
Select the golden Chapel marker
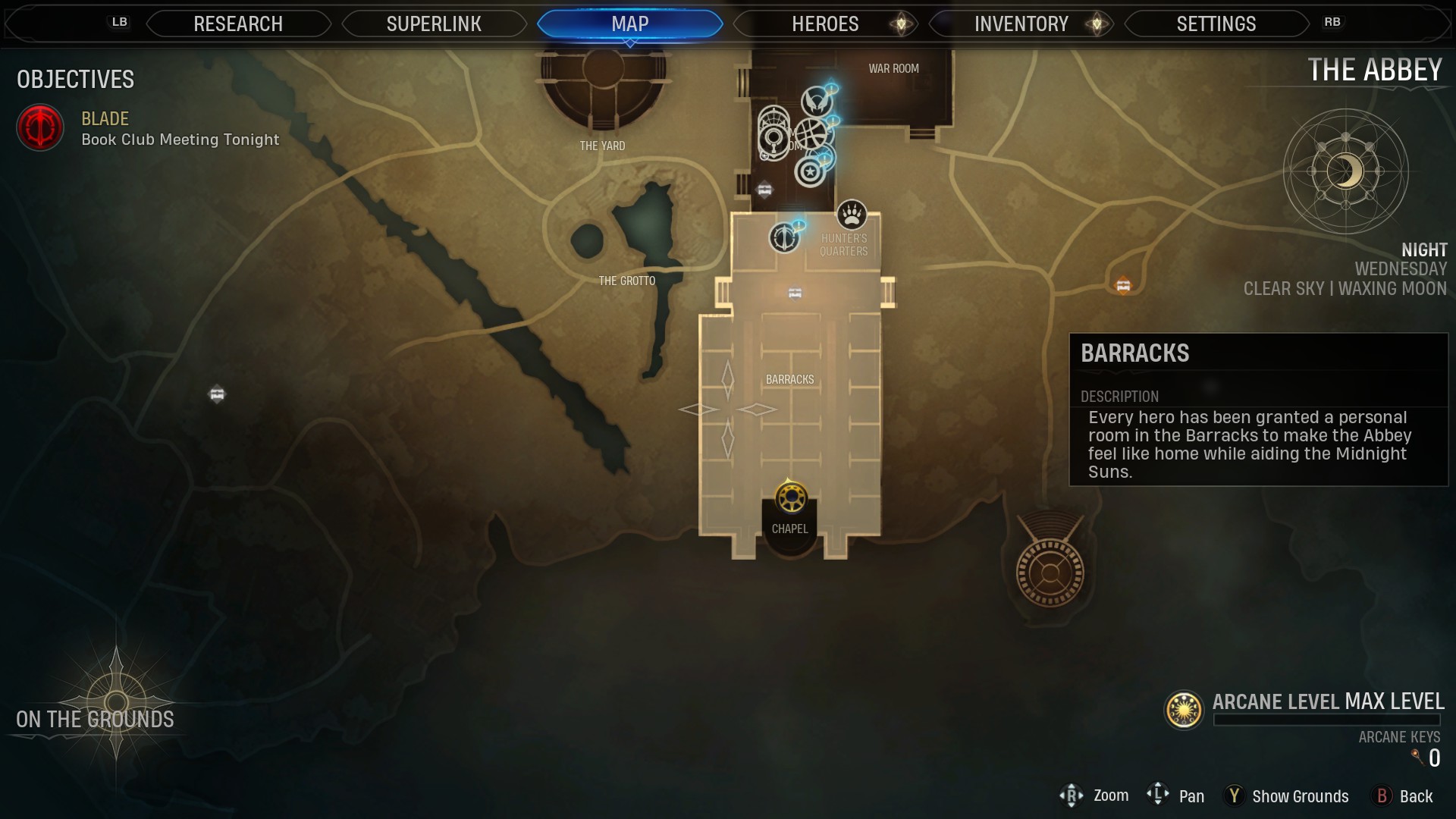[x=791, y=498]
